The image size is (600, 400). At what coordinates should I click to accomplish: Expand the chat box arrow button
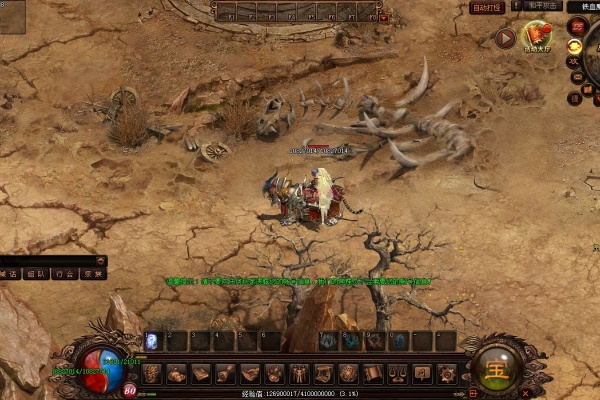[x=101, y=260]
